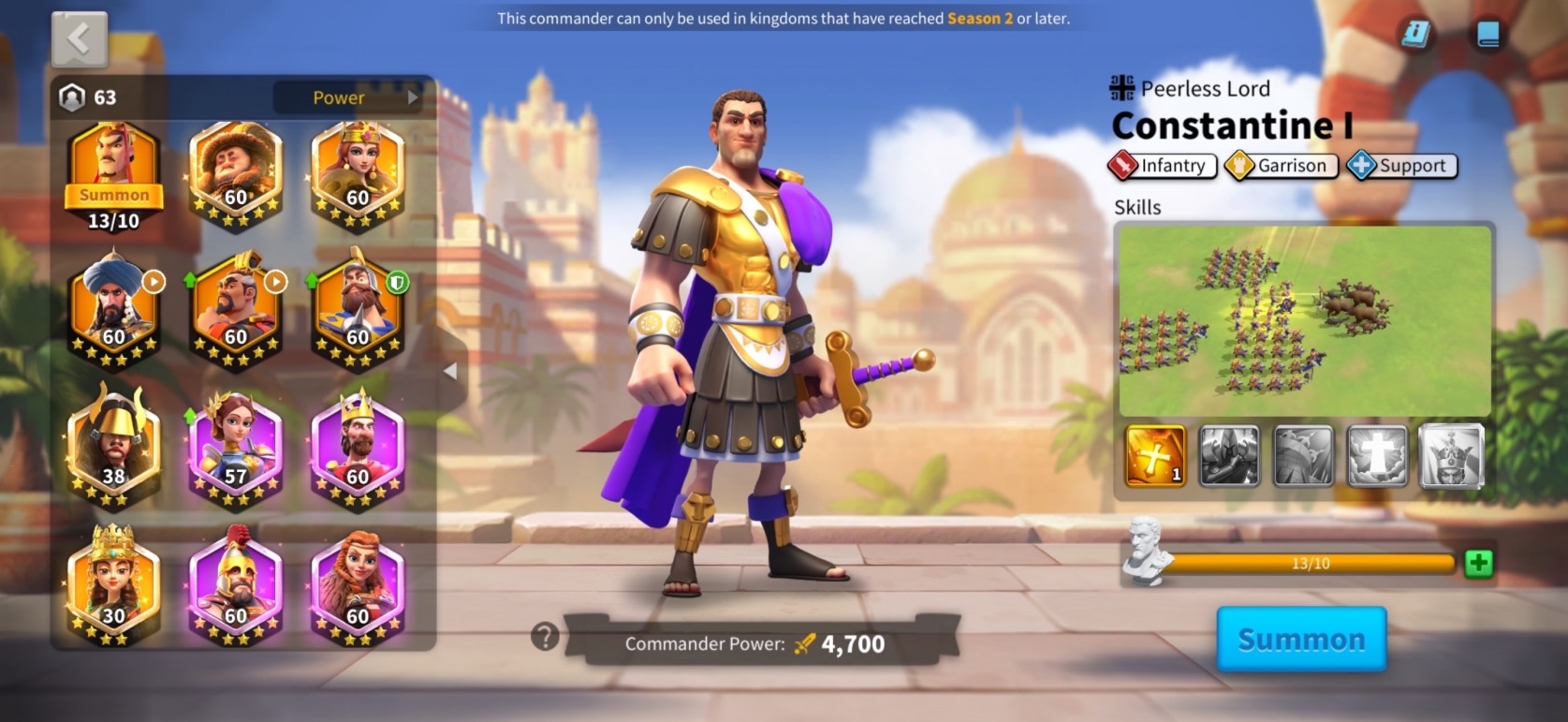Collapse the commander list panel arrow
The image size is (1568, 722).
[x=450, y=371]
